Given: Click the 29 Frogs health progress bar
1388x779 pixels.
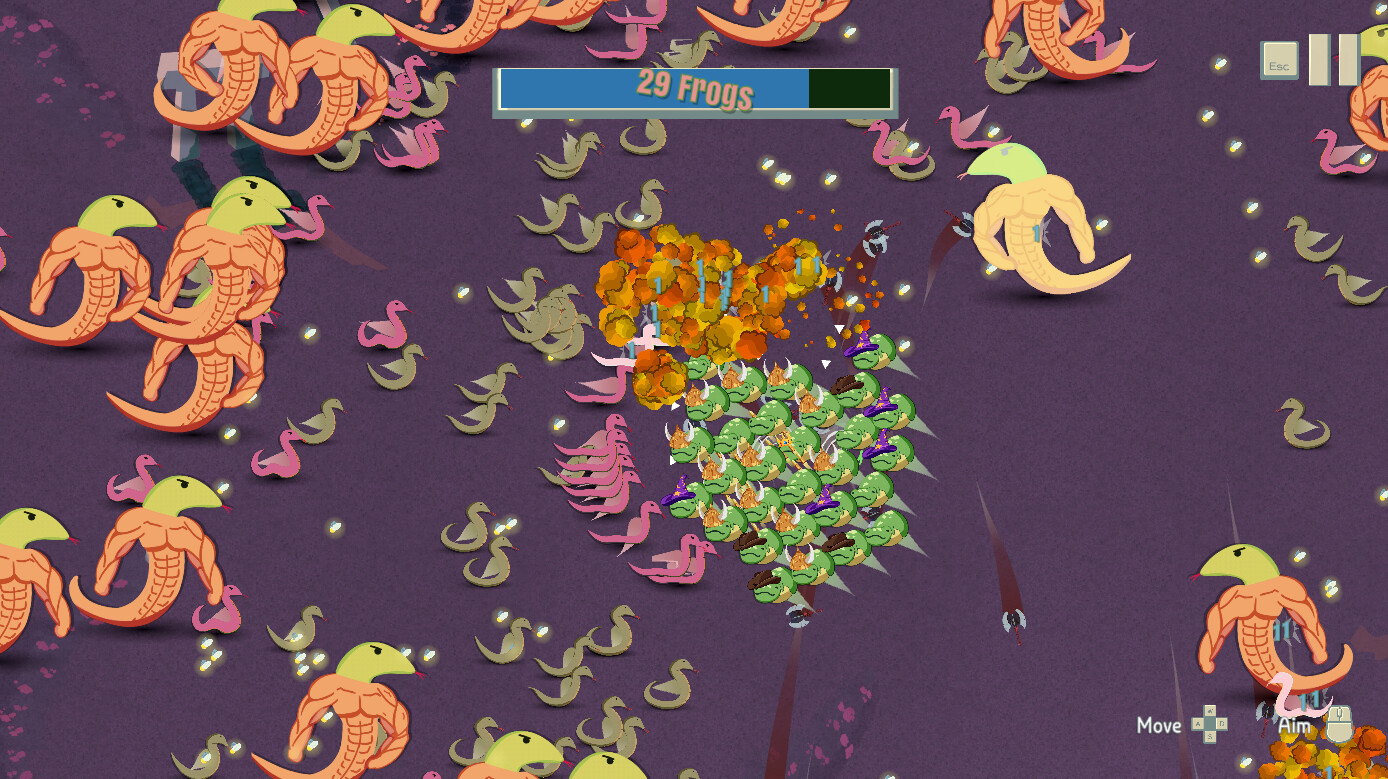Looking at the screenshot, I should click(x=694, y=89).
